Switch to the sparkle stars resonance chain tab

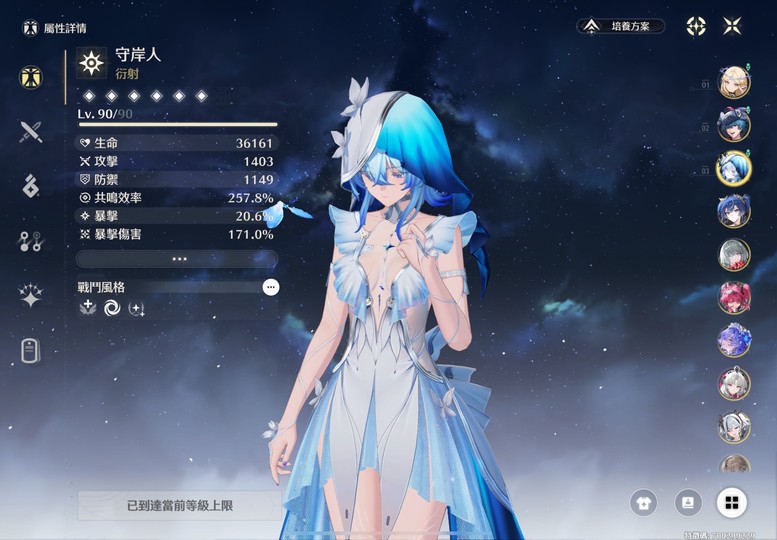point(31,295)
